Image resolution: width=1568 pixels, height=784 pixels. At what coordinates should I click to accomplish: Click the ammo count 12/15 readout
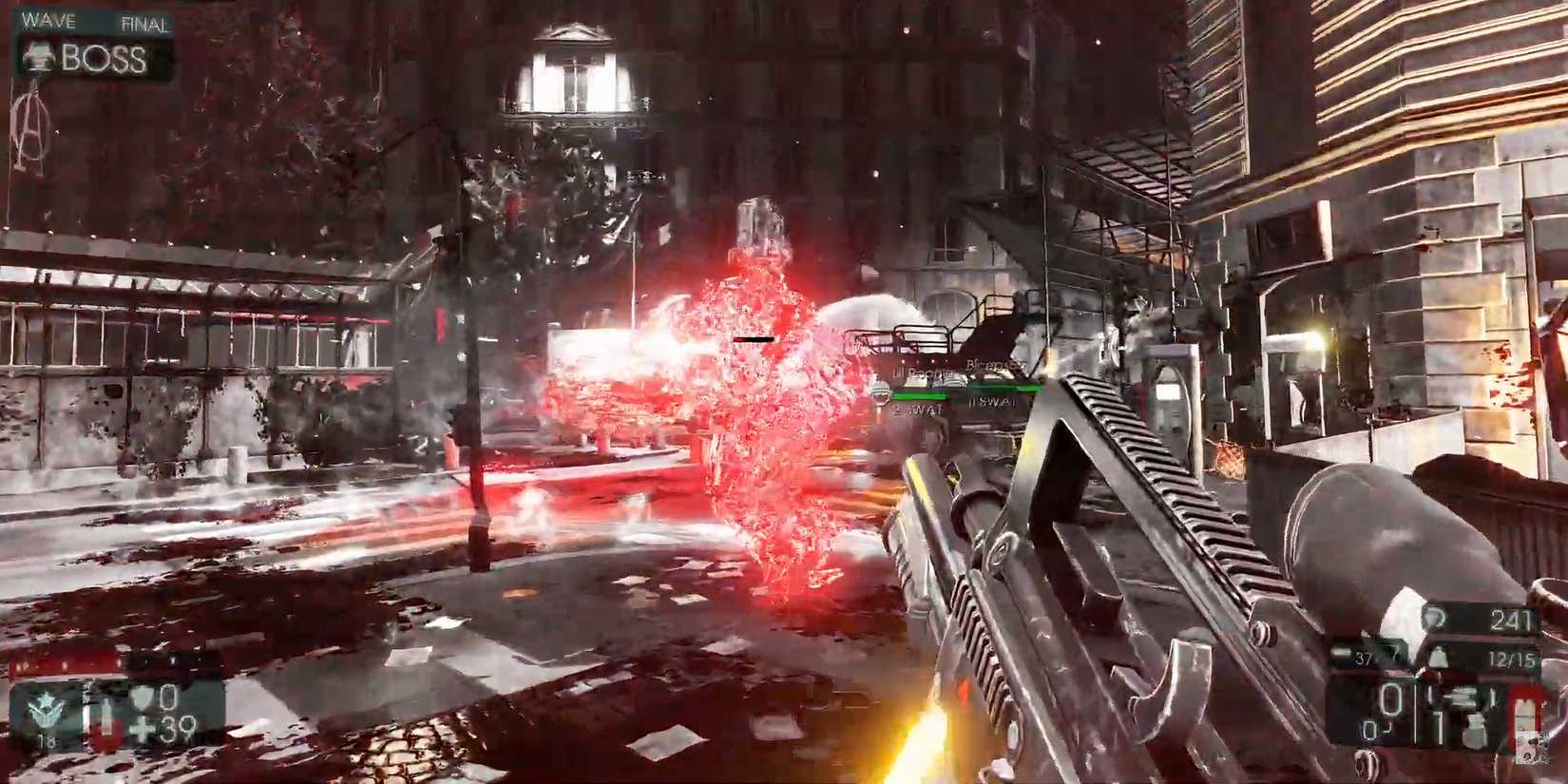tap(1513, 657)
